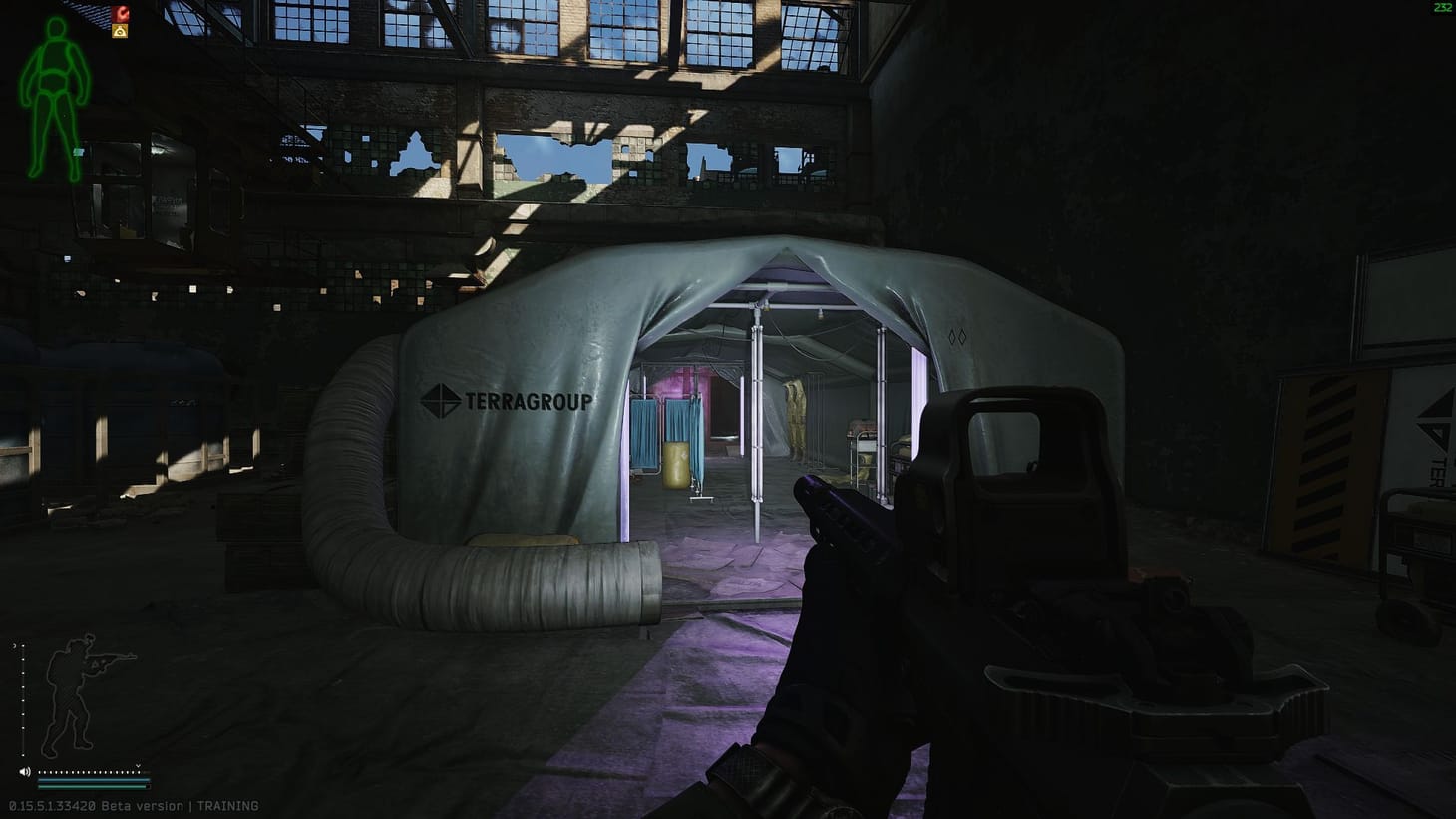Click the TERRAGROUP diamond logo on the tent

[441, 401]
